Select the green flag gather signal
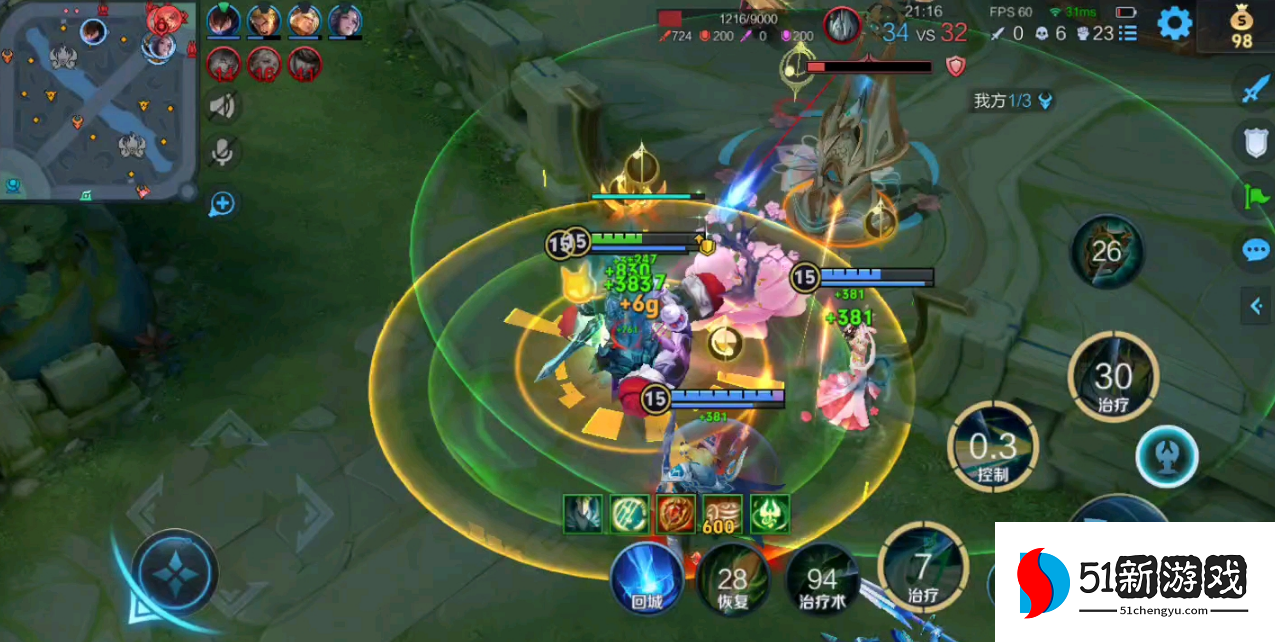This screenshot has height=642, width=1275. click(x=1255, y=196)
